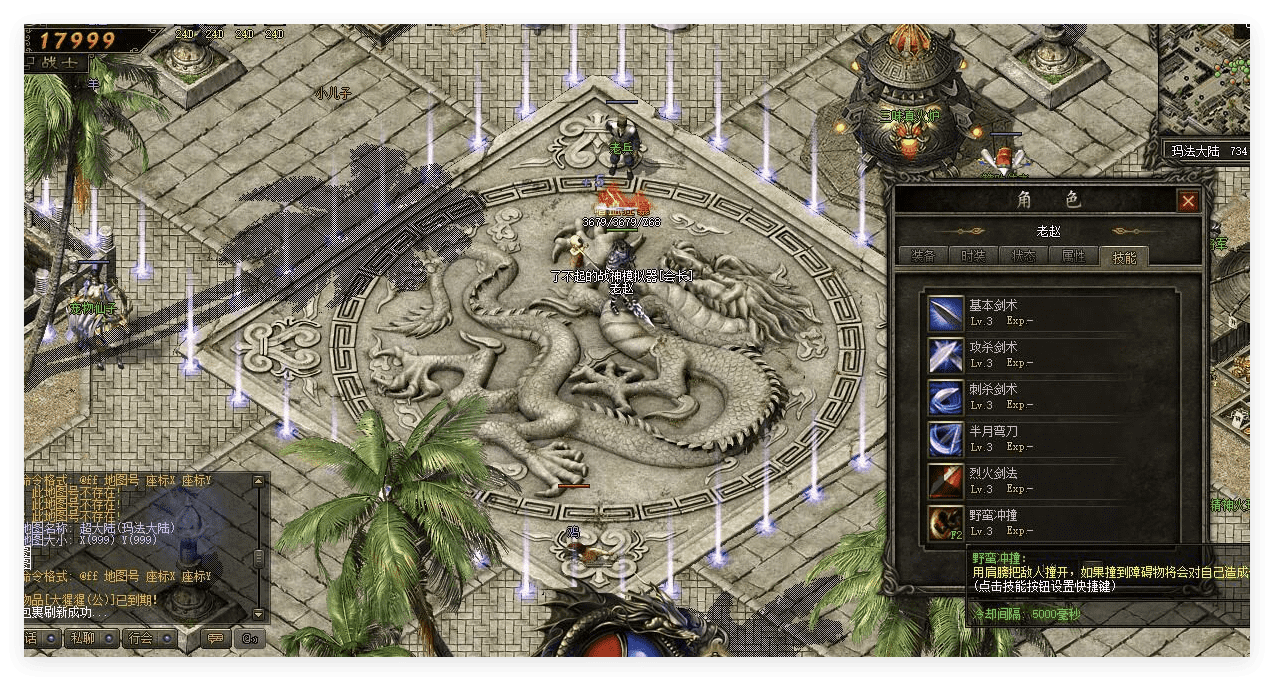Click the chat scrollbar down arrow
The image size is (1274, 681).
(x=259, y=614)
